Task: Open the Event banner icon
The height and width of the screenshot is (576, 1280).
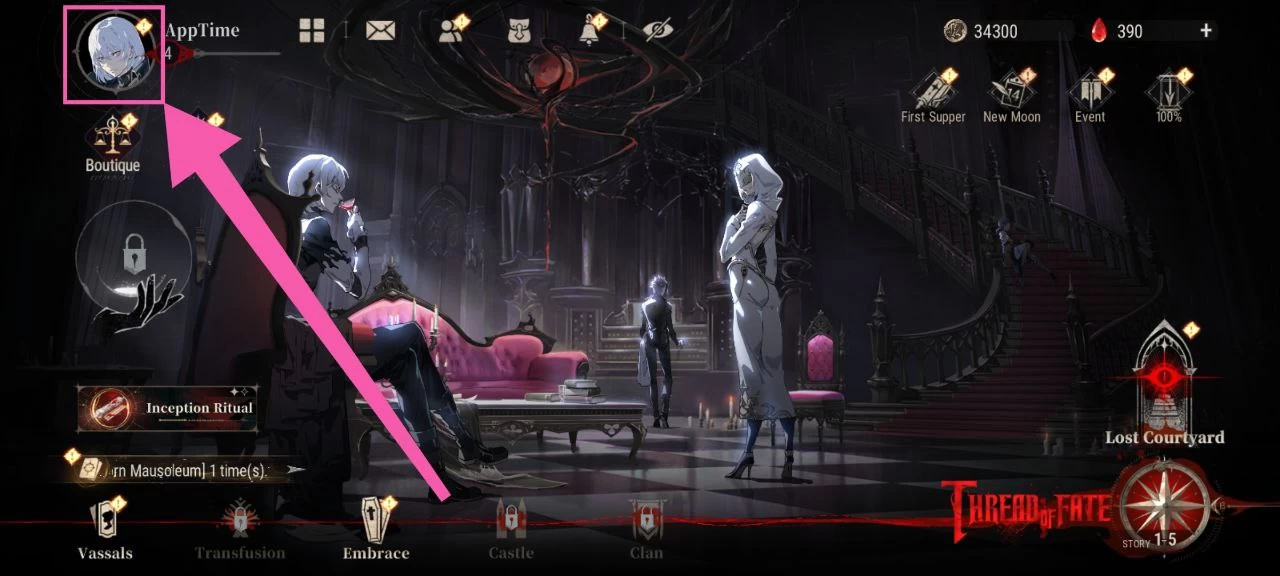Action: [x=1089, y=96]
